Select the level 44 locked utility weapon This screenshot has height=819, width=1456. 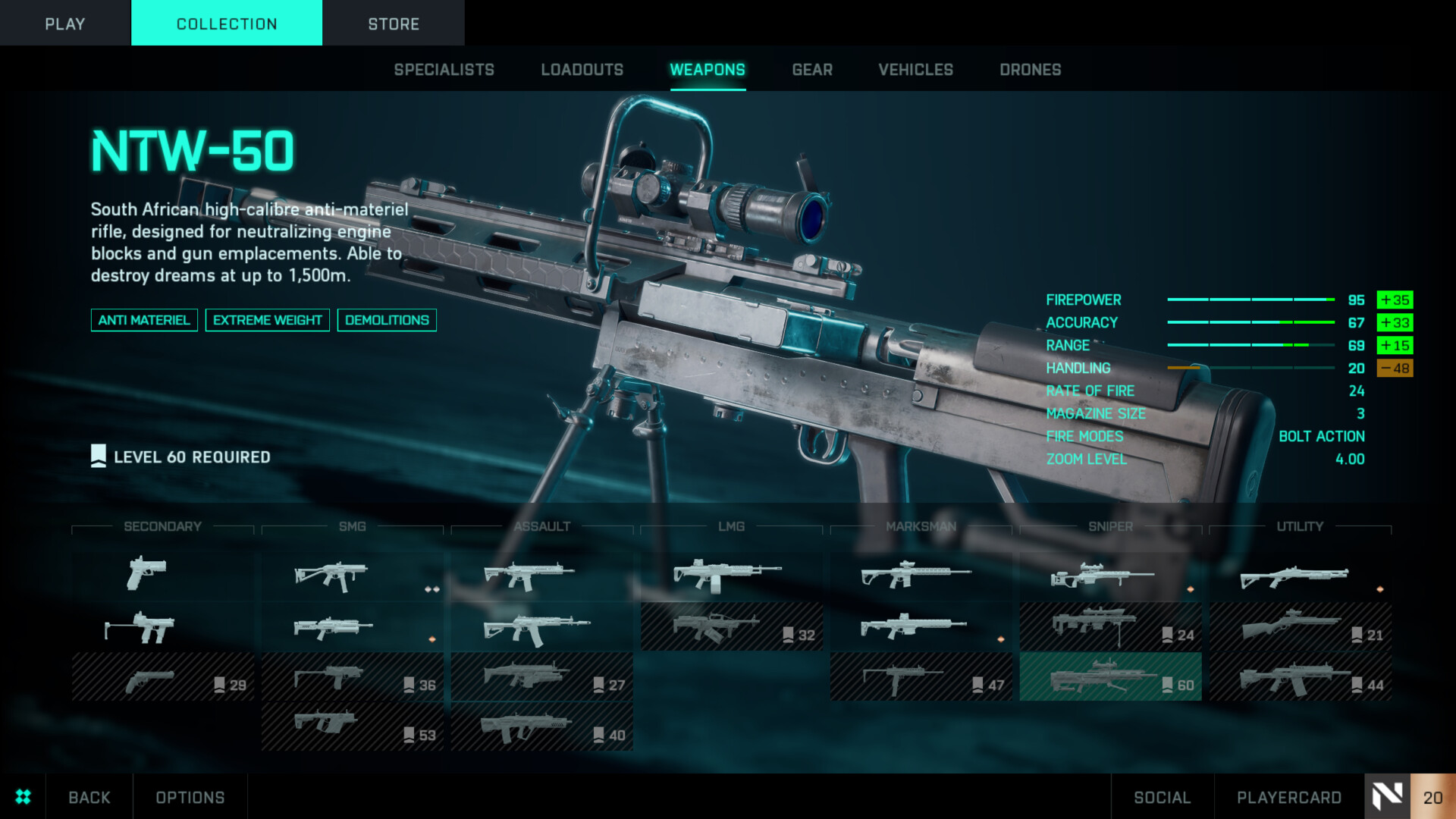[1300, 676]
